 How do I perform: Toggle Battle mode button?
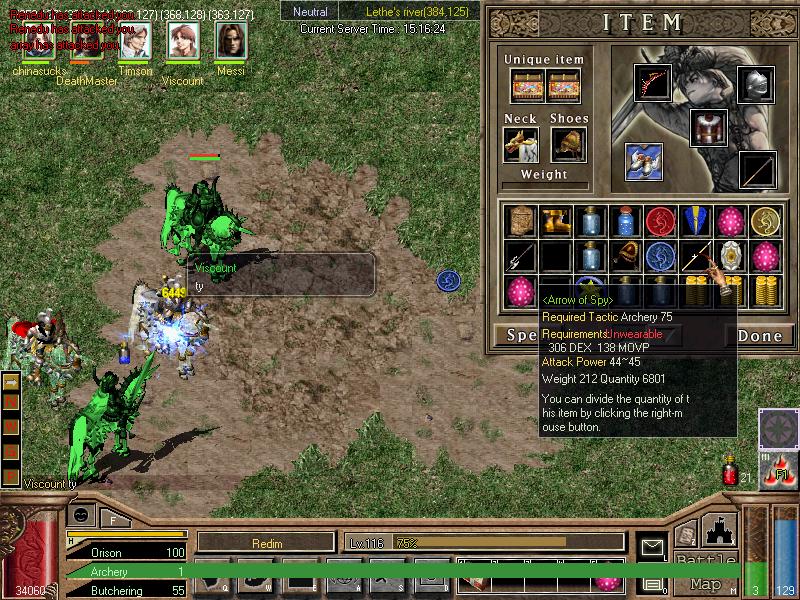[x=705, y=560]
